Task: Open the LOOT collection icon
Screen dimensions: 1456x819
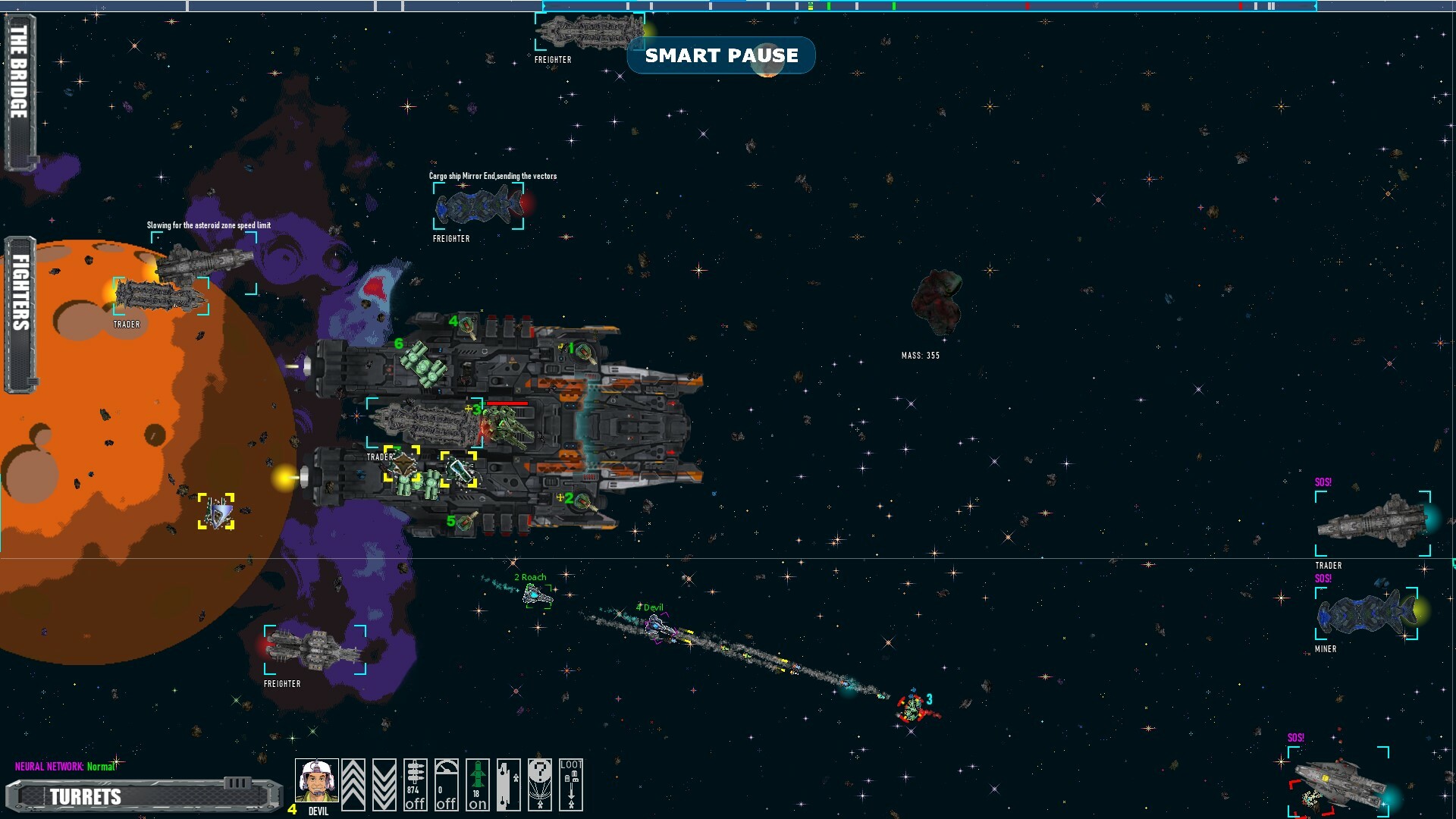Action: tap(571, 785)
